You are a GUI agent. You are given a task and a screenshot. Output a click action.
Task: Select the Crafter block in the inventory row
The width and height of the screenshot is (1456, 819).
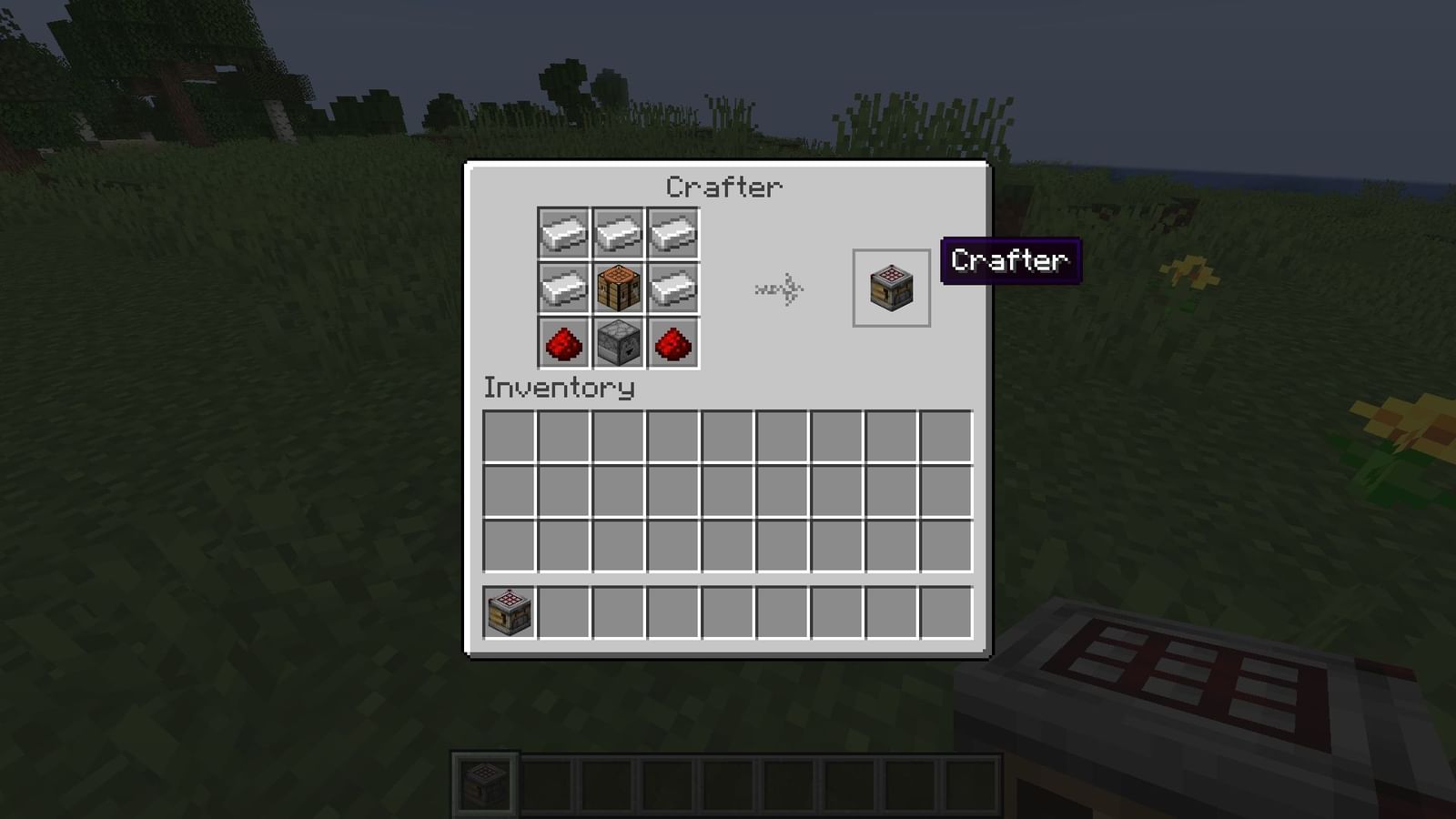[x=509, y=612]
